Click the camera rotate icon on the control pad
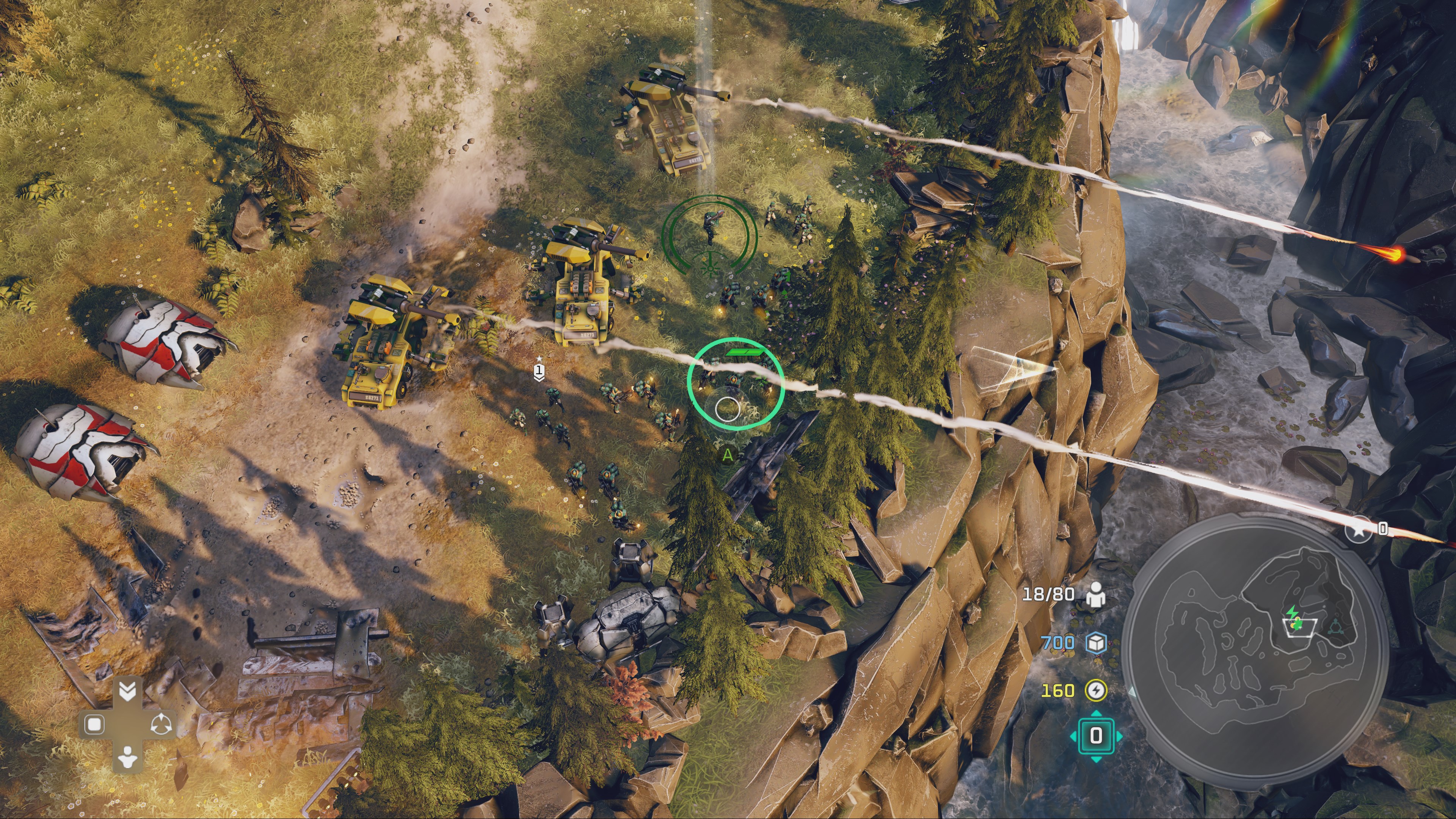Image resolution: width=1456 pixels, height=819 pixels. click(161, 724)
